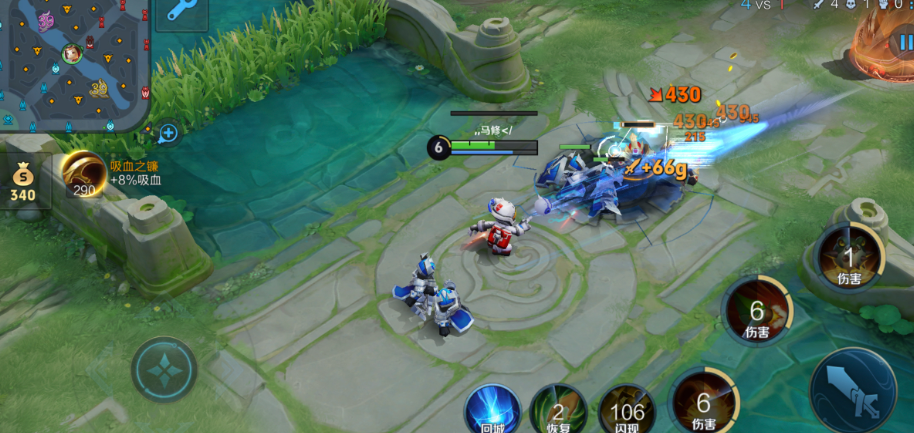Open the shop via the 340 gold bag
914x433 pixels.
tap(22, 183)
